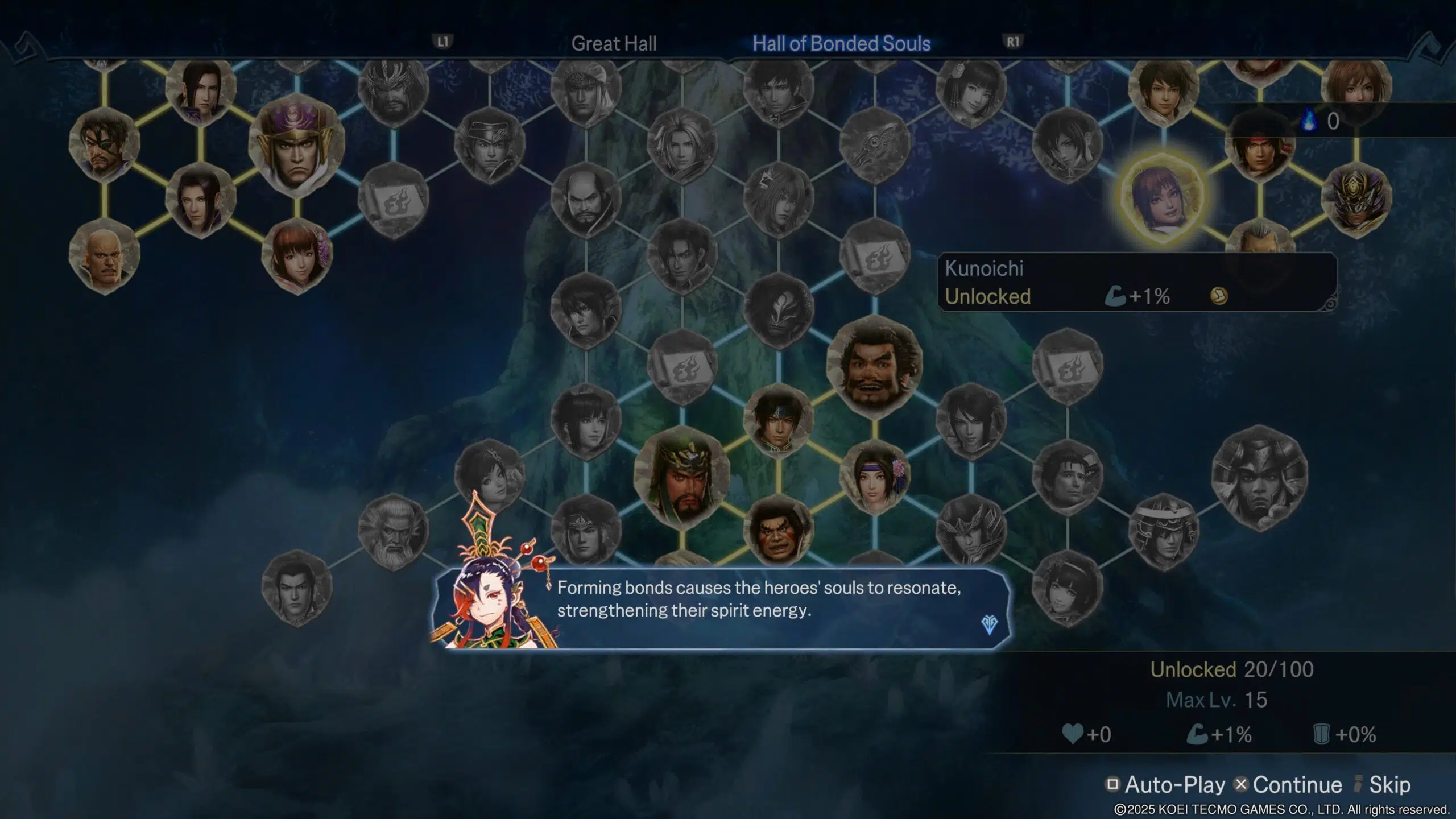The image size is (1456, 819).
Task: Pick the woman with purple headband portrait
Action: 874,477
